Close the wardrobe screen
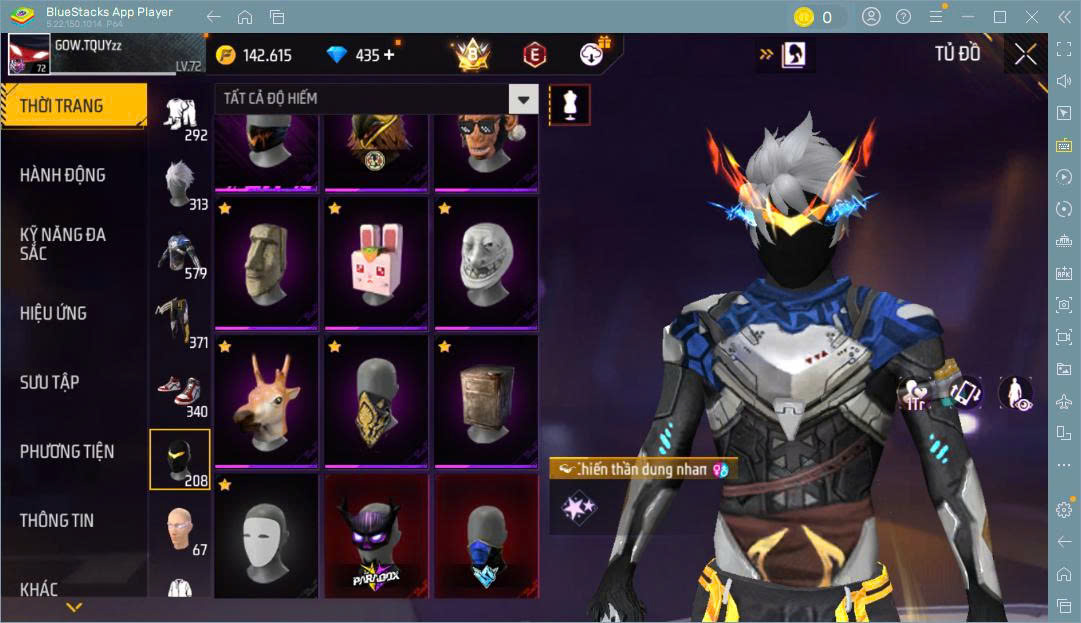The image size is (1081, 623). tap(1025, 55)
